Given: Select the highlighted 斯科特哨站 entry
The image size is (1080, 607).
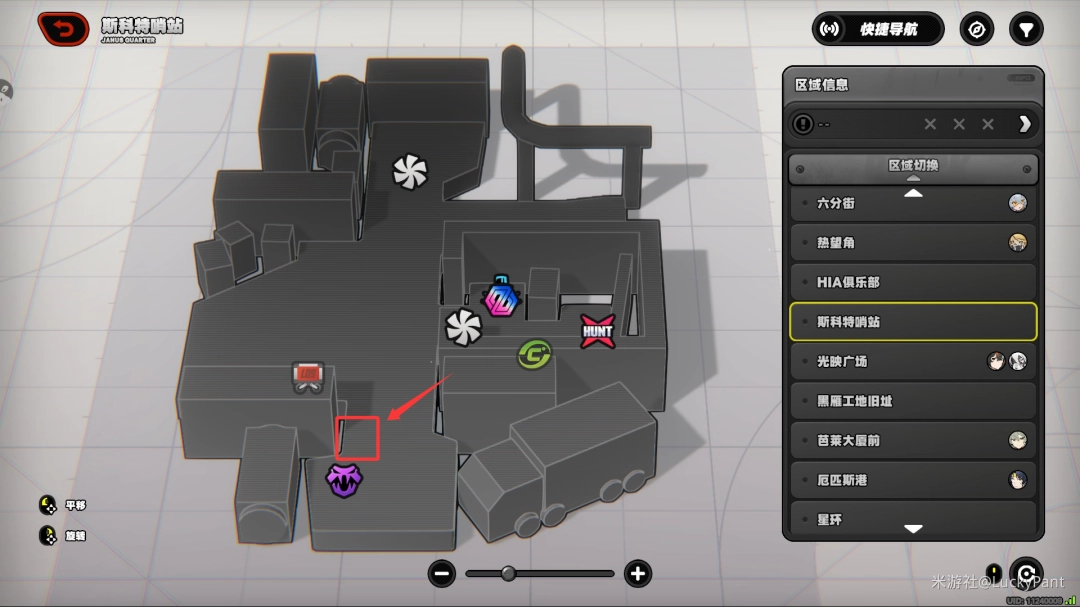Looking at the screenshot, I should click(912, 322).
